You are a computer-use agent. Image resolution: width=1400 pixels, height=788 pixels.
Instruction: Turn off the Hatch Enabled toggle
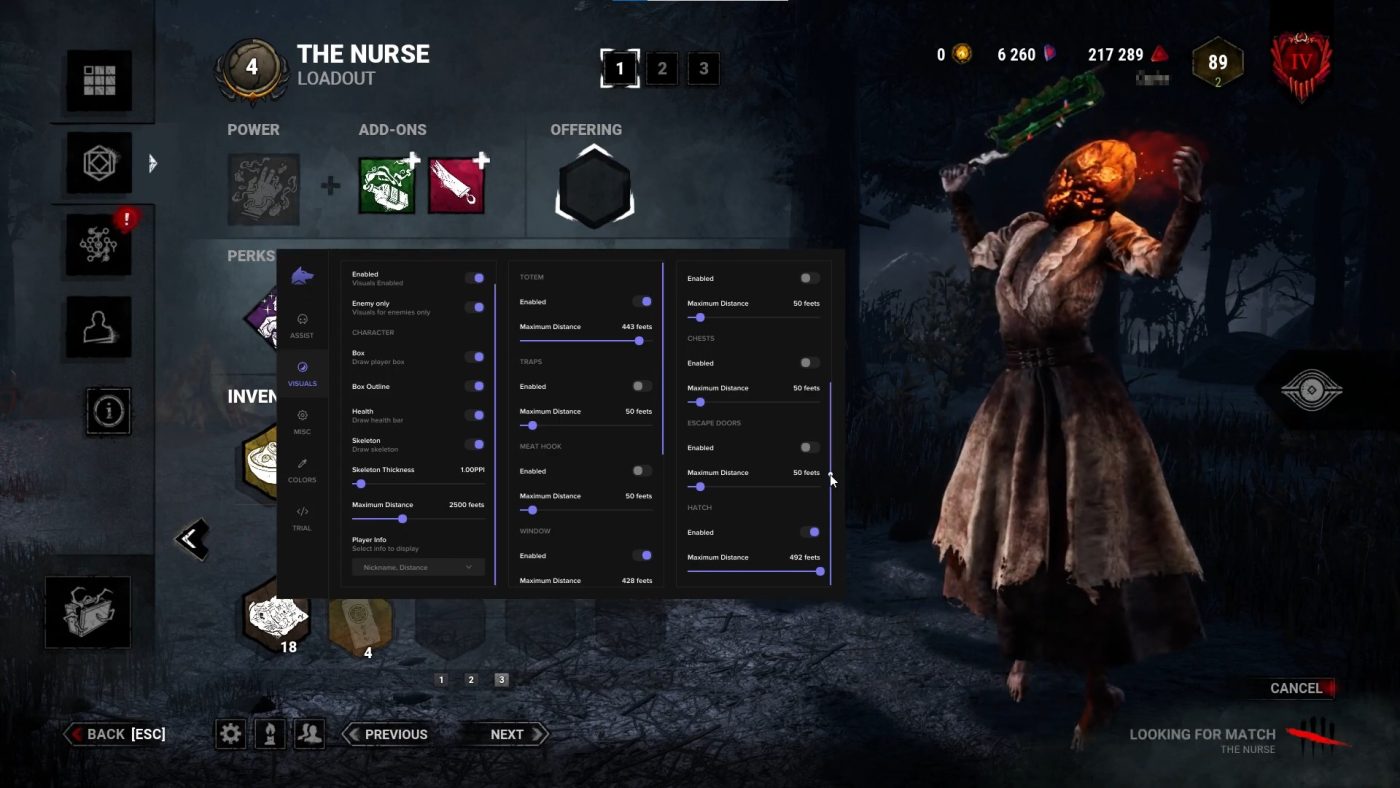click(x=812, y=532)
